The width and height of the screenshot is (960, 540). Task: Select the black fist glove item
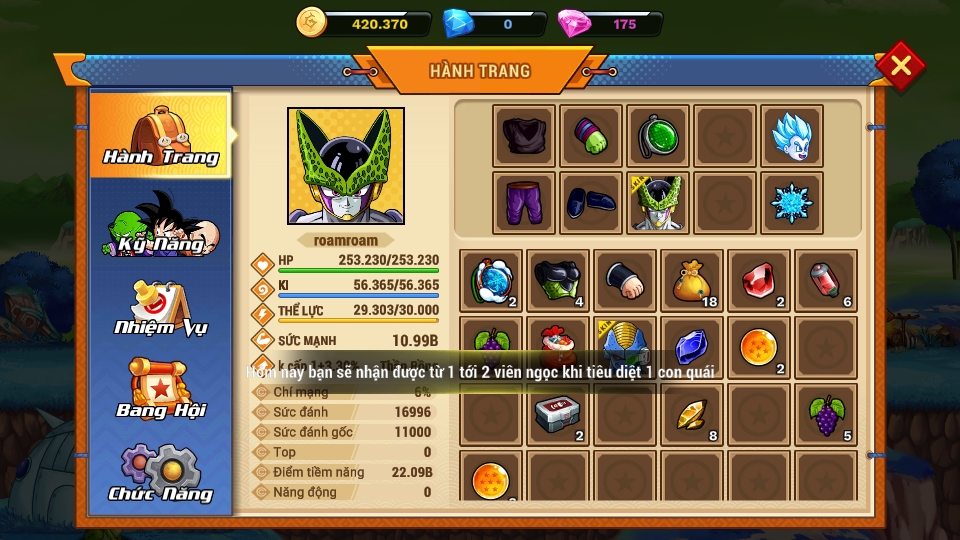pos(625,281)
